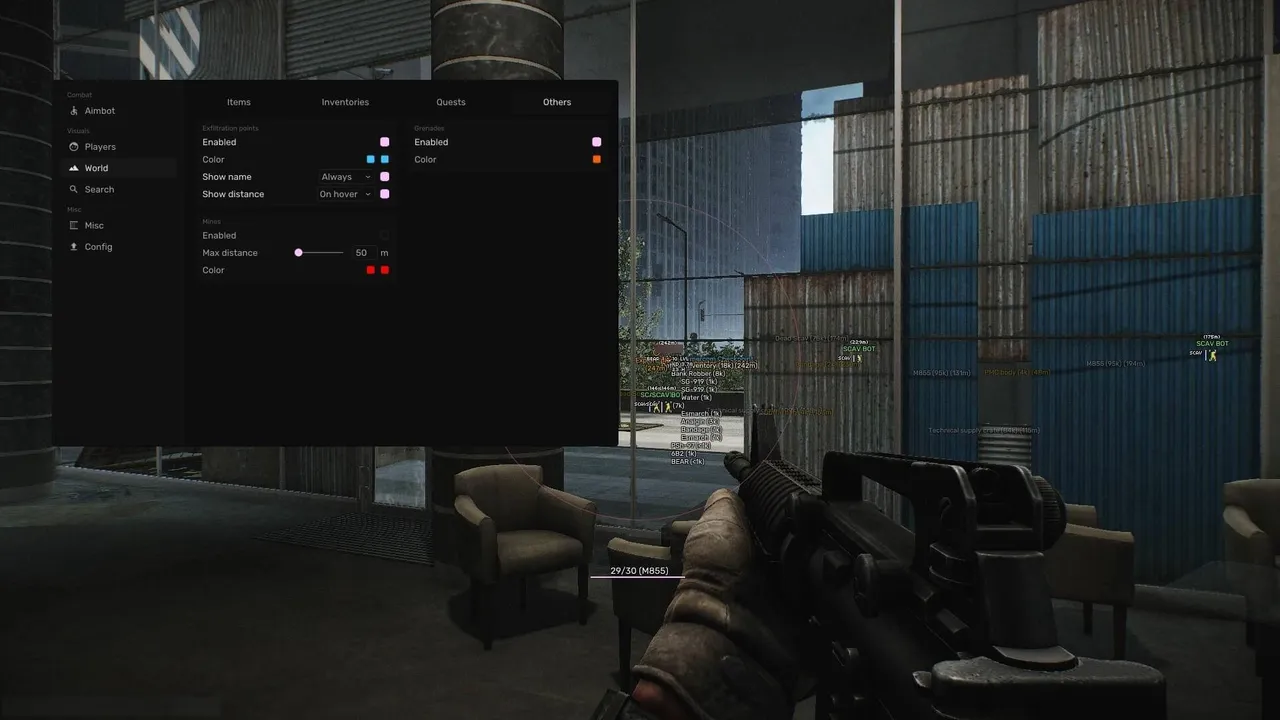This screenshot has width=1280, height=720.
Task: Show the Quests tab
Action: click(x=451, y=102)
